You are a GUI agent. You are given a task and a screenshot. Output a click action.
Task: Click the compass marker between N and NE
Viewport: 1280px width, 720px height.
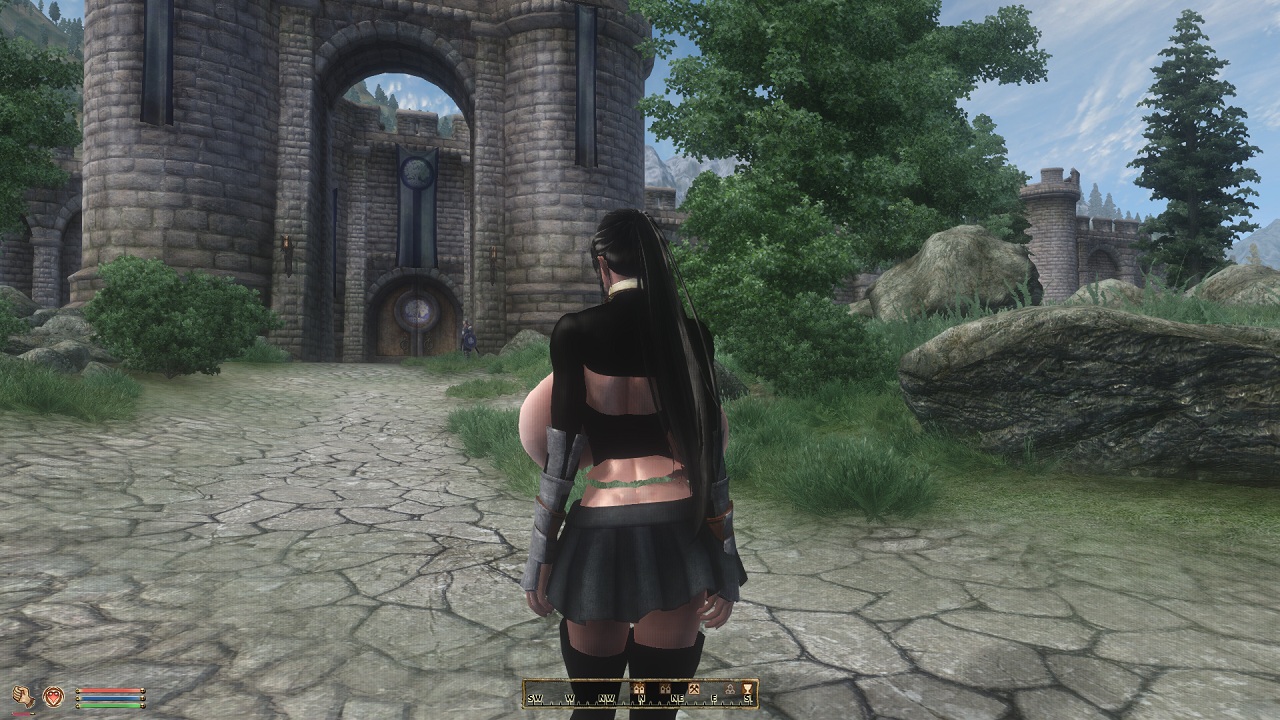tap(666, 688)
